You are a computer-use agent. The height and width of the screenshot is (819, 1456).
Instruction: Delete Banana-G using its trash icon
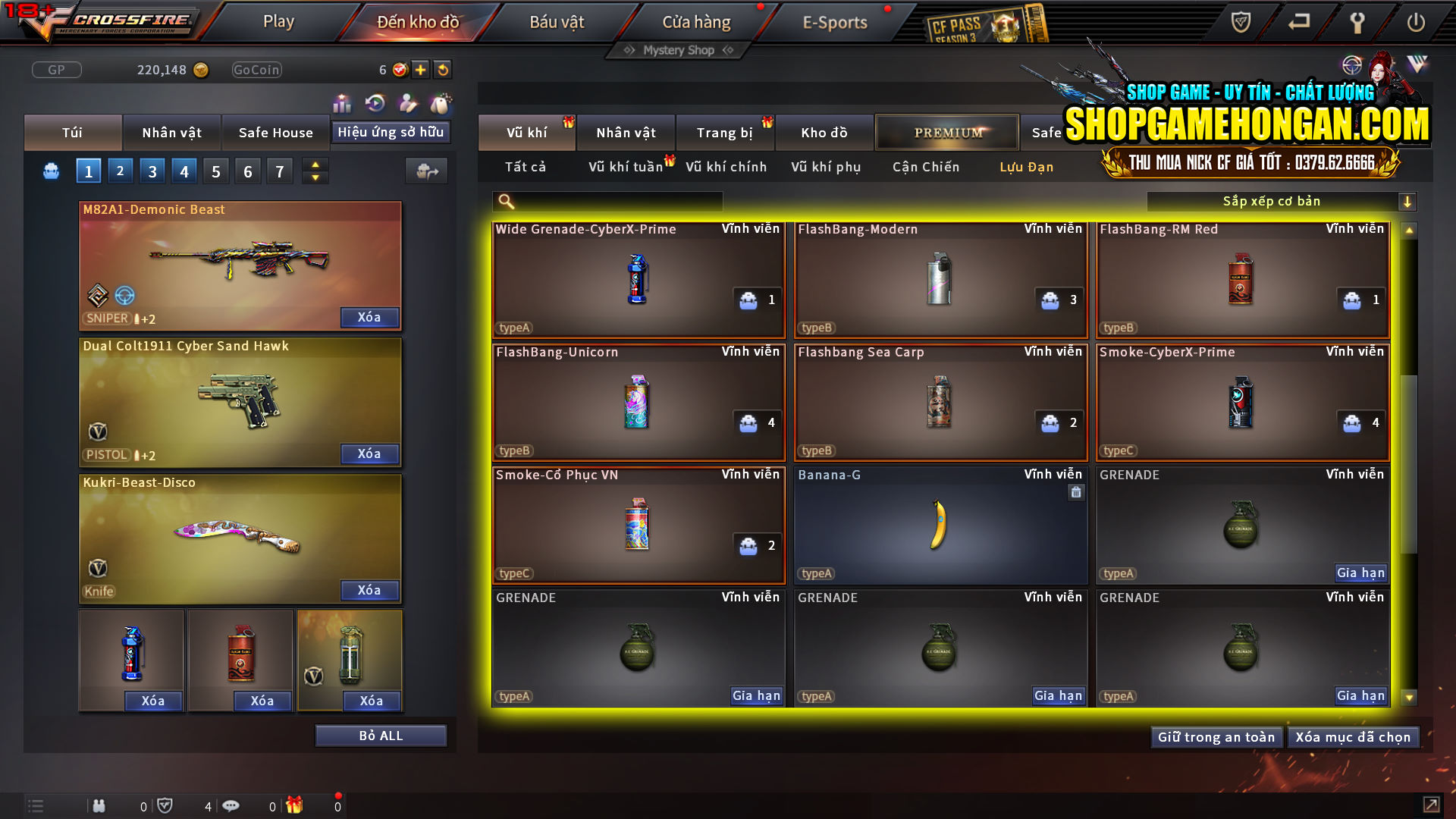tap(1075, 492)
